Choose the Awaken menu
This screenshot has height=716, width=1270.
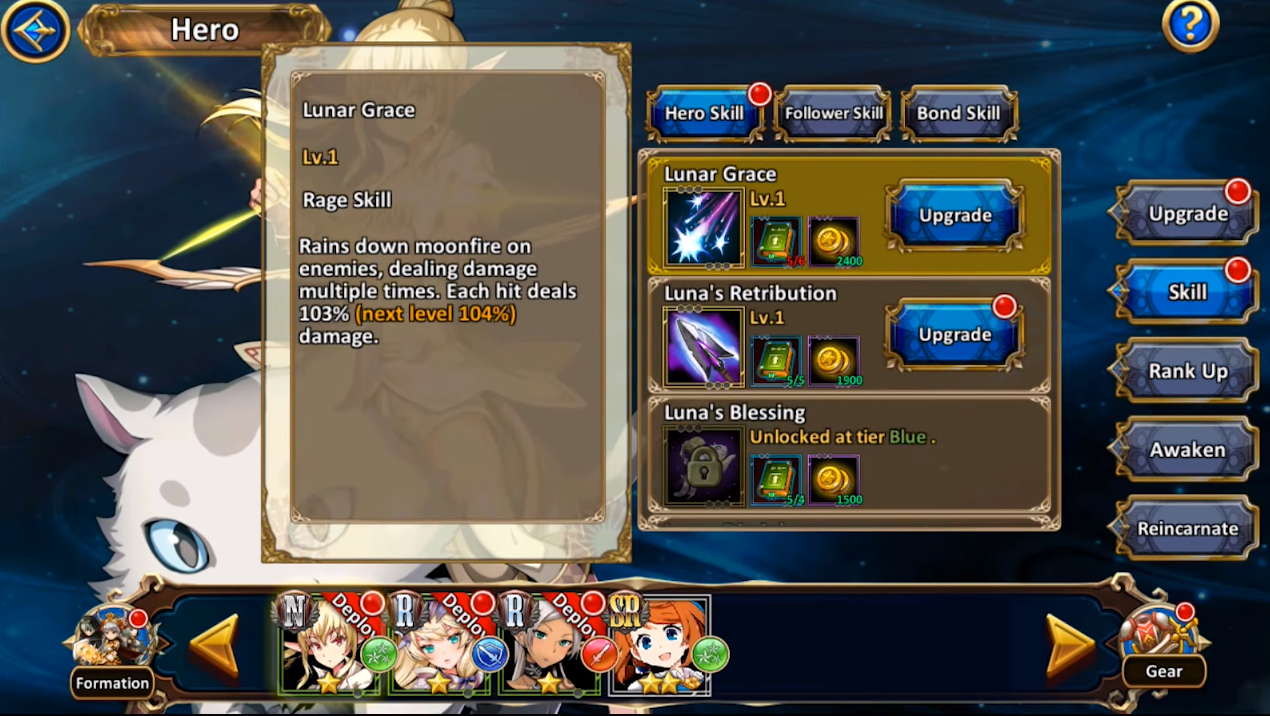tap(1187, 450)
